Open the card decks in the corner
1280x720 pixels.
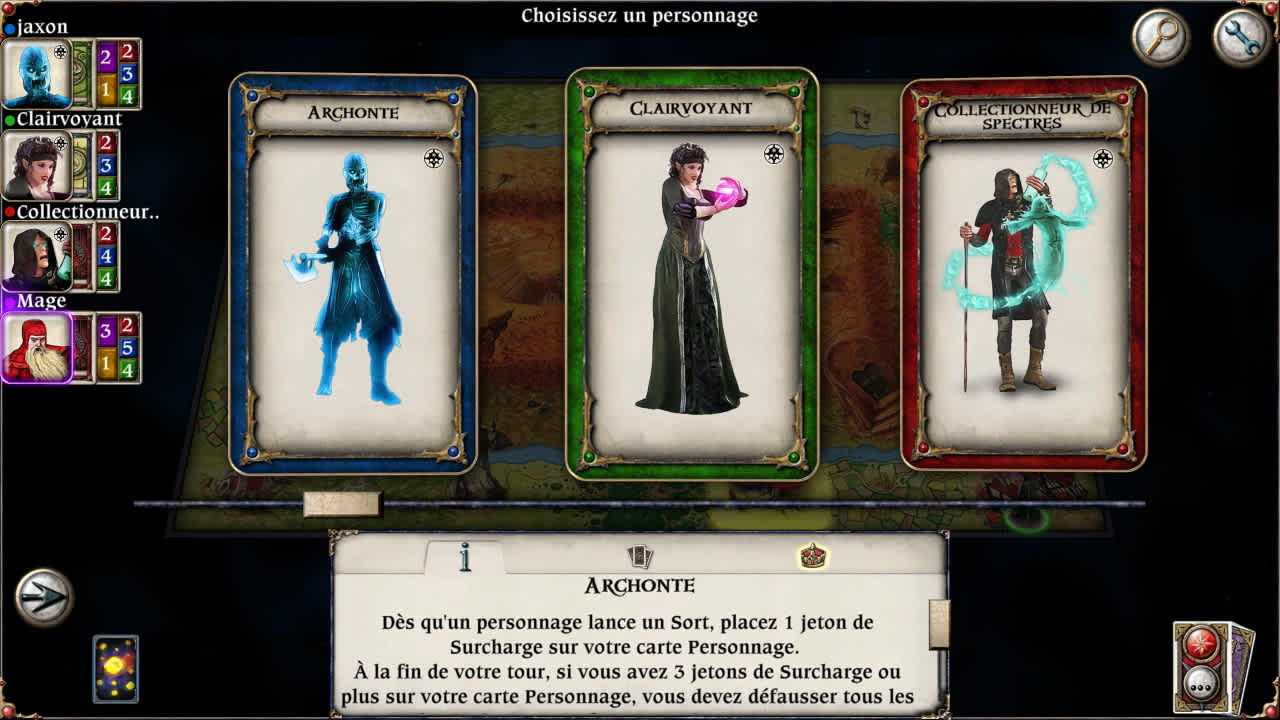click(x=1213, y=667)
